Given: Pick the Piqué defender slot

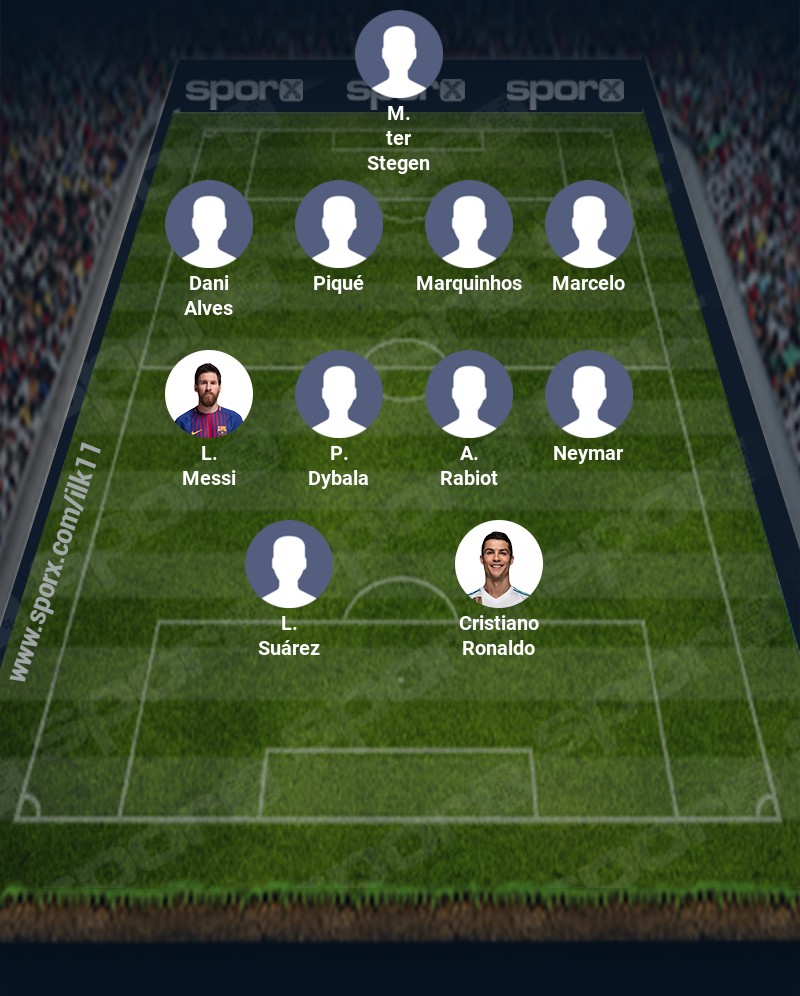Looking at the screenshot, I should 339,224.
